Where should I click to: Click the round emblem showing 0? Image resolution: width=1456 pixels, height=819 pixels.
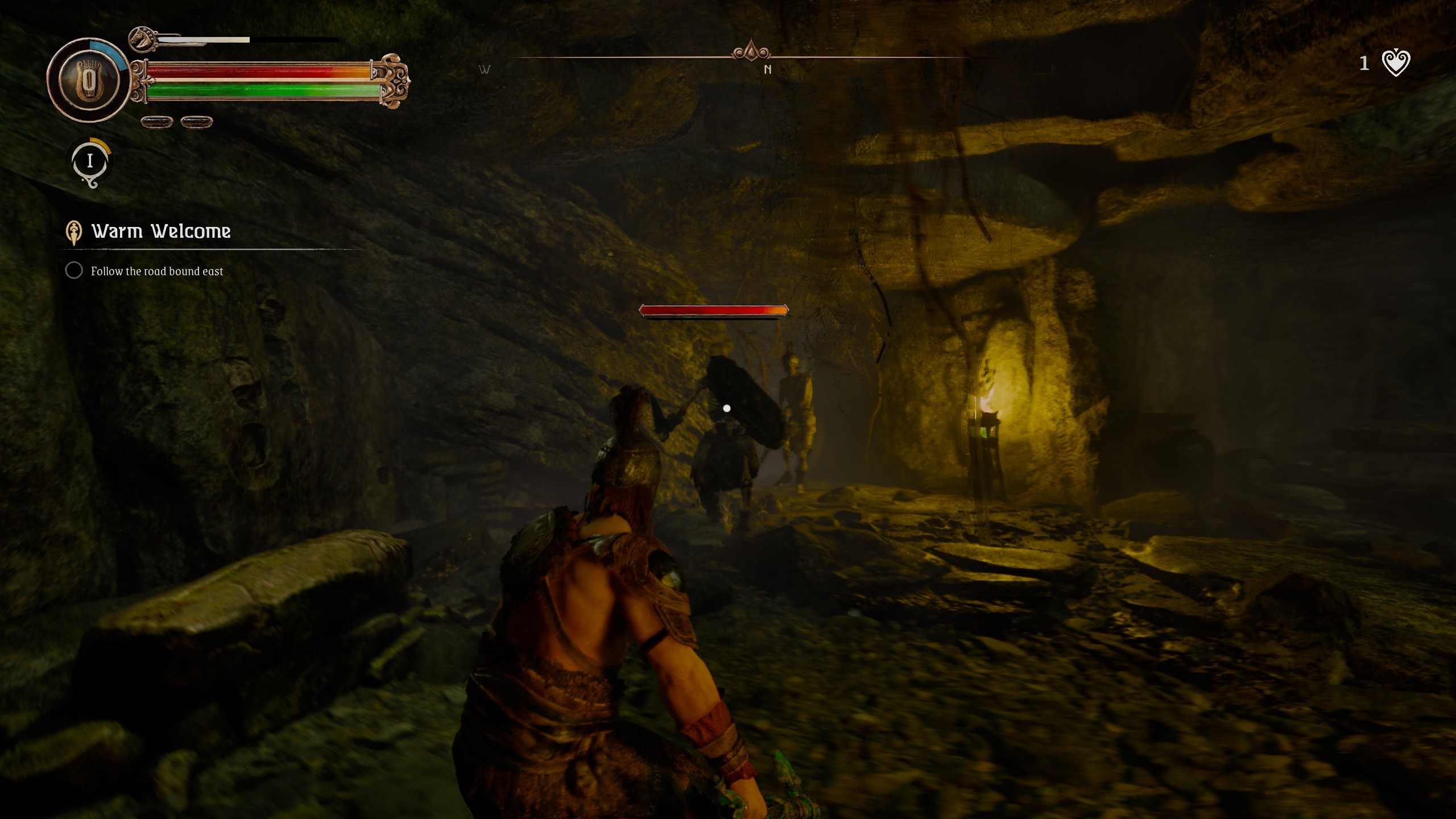point(89,80)
